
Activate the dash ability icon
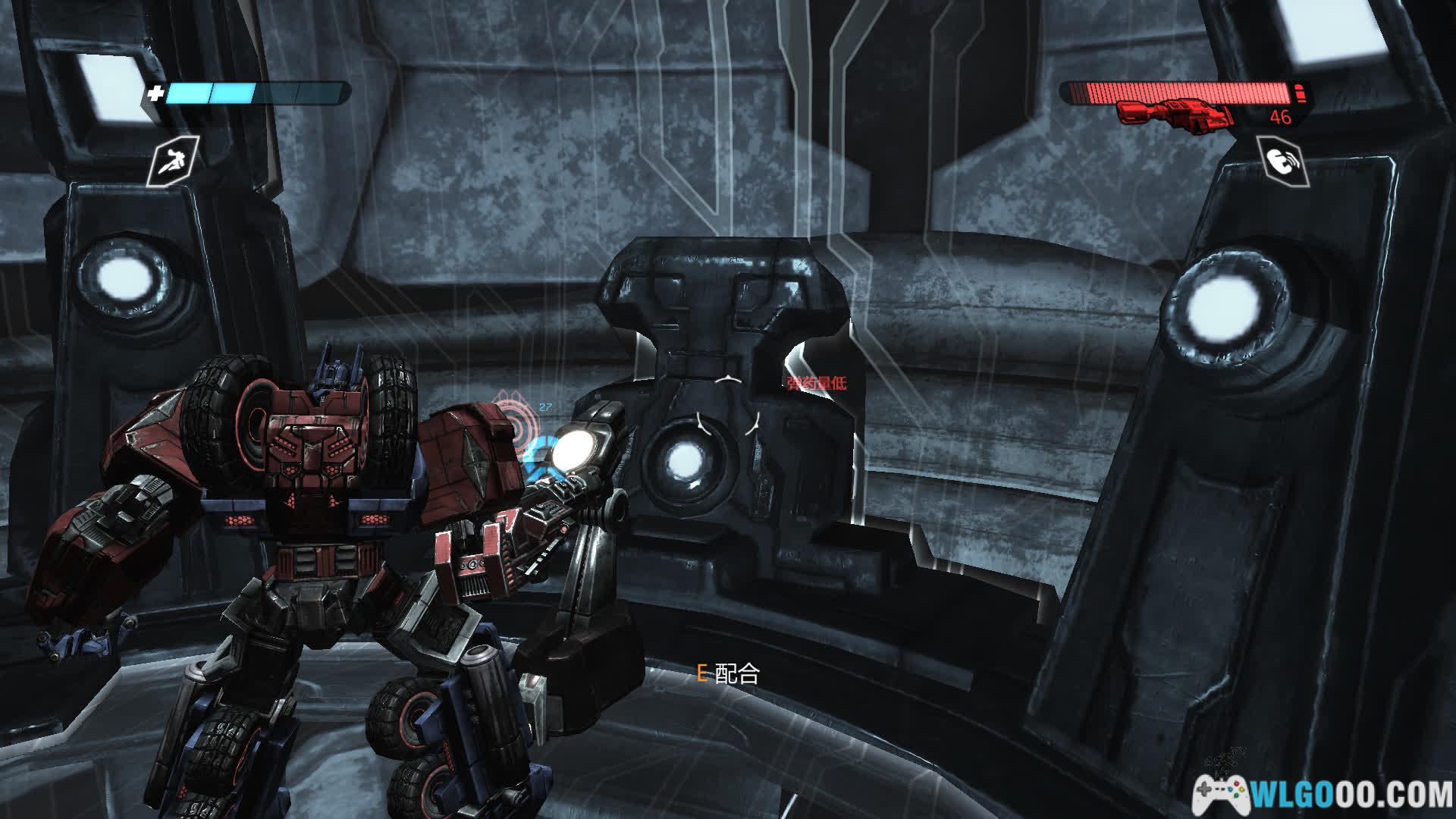point(173,161)
